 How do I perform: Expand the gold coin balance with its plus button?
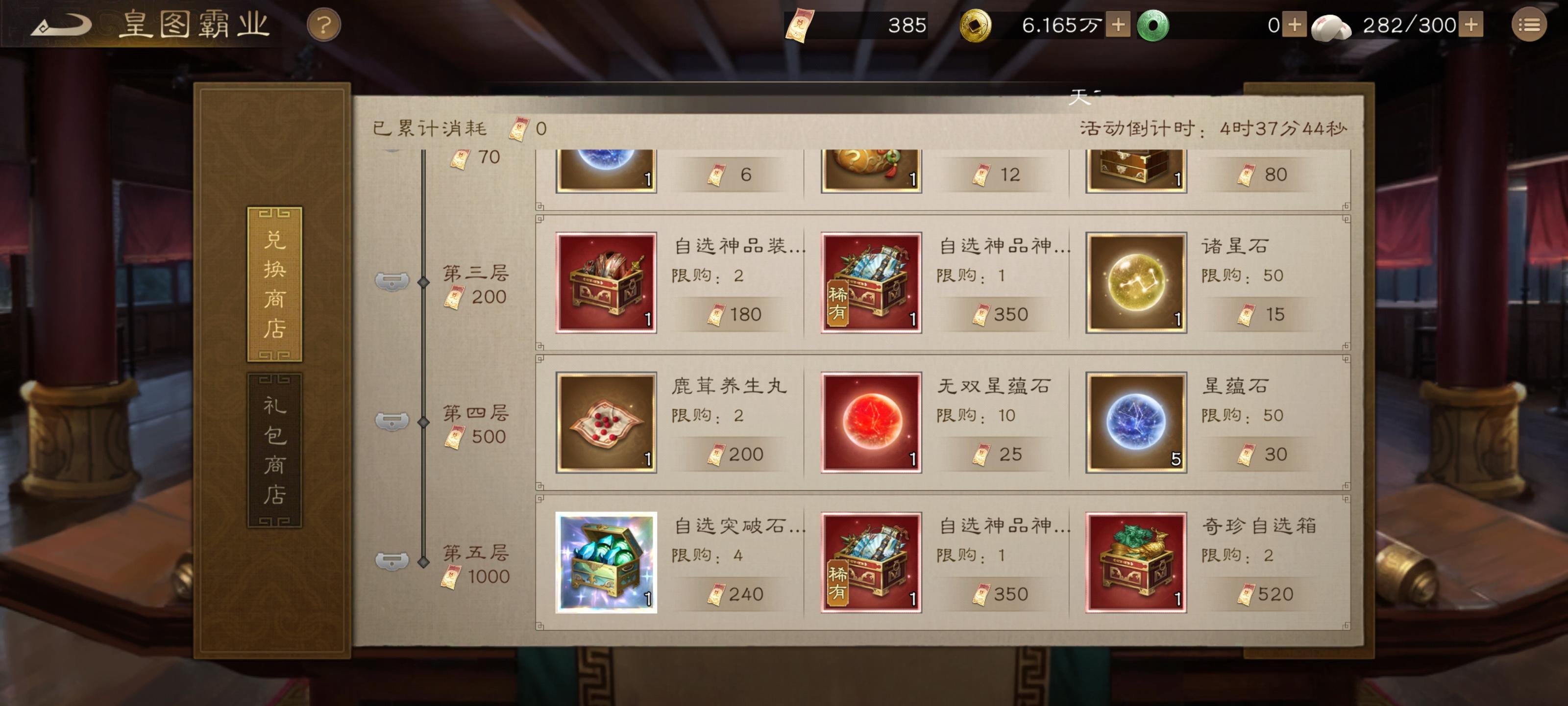click(x=1119, y=25)
